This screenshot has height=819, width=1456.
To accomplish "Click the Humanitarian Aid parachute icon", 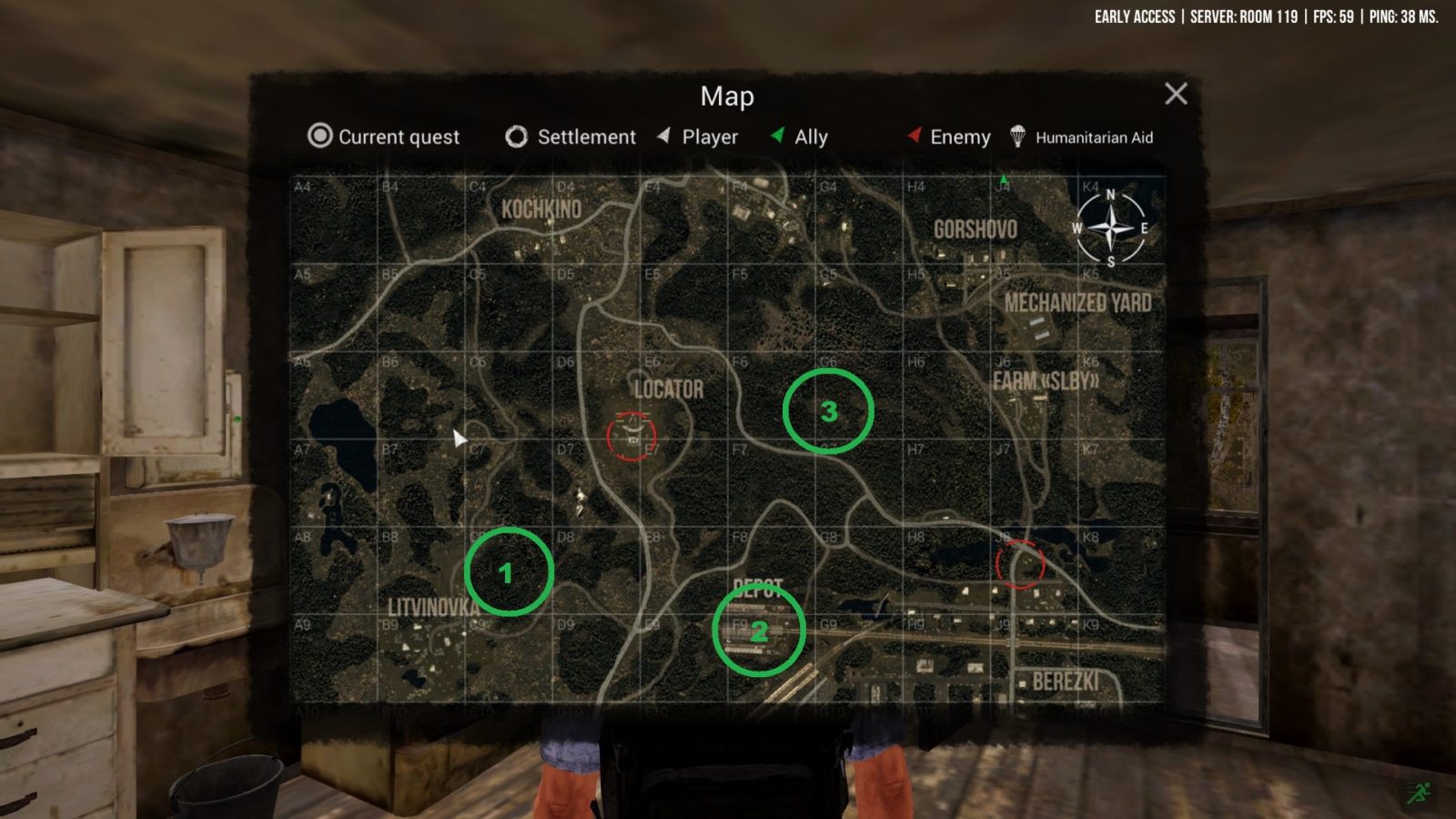I will point(1018,137).
